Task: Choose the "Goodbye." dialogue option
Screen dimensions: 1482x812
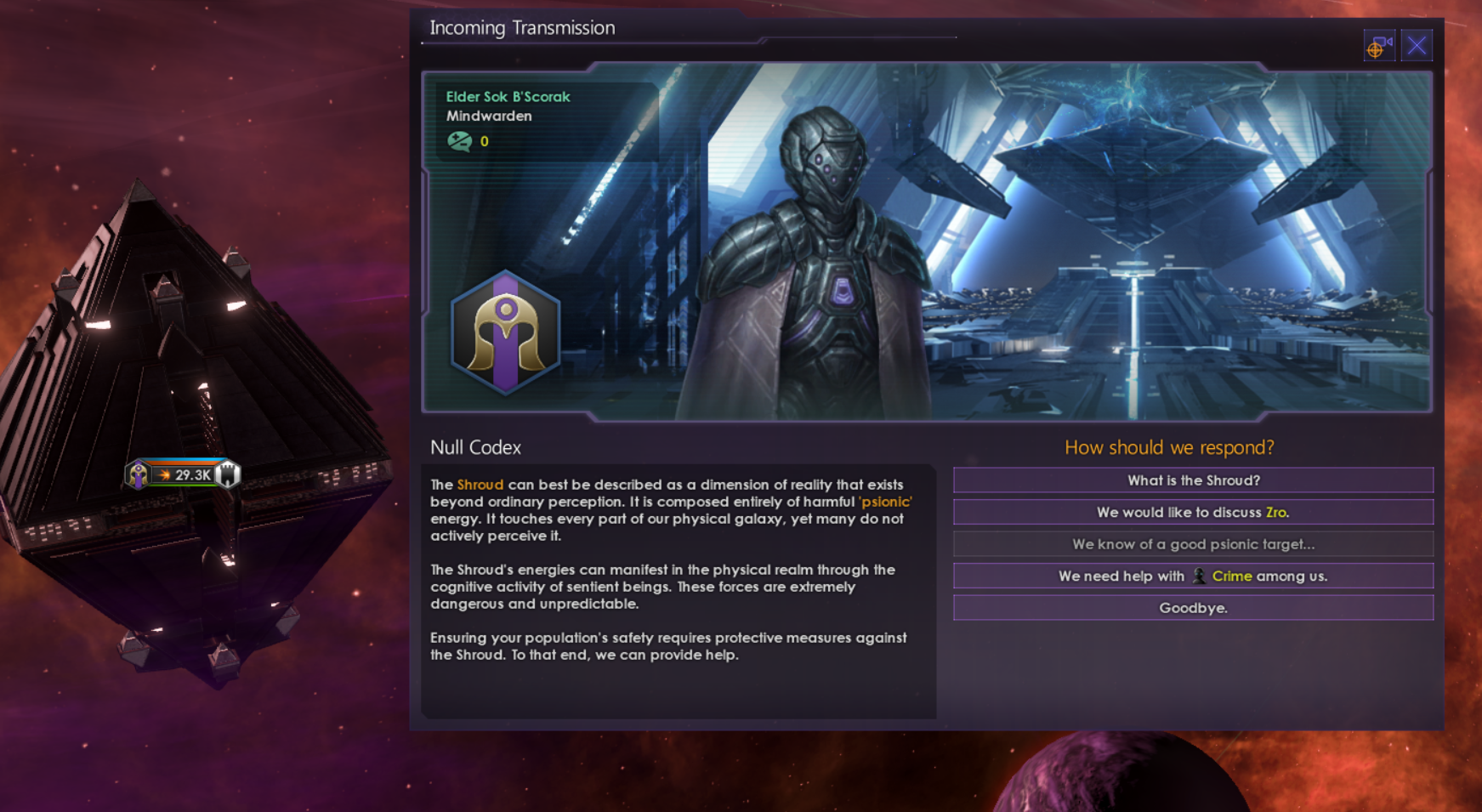Action: [1192, 607]
